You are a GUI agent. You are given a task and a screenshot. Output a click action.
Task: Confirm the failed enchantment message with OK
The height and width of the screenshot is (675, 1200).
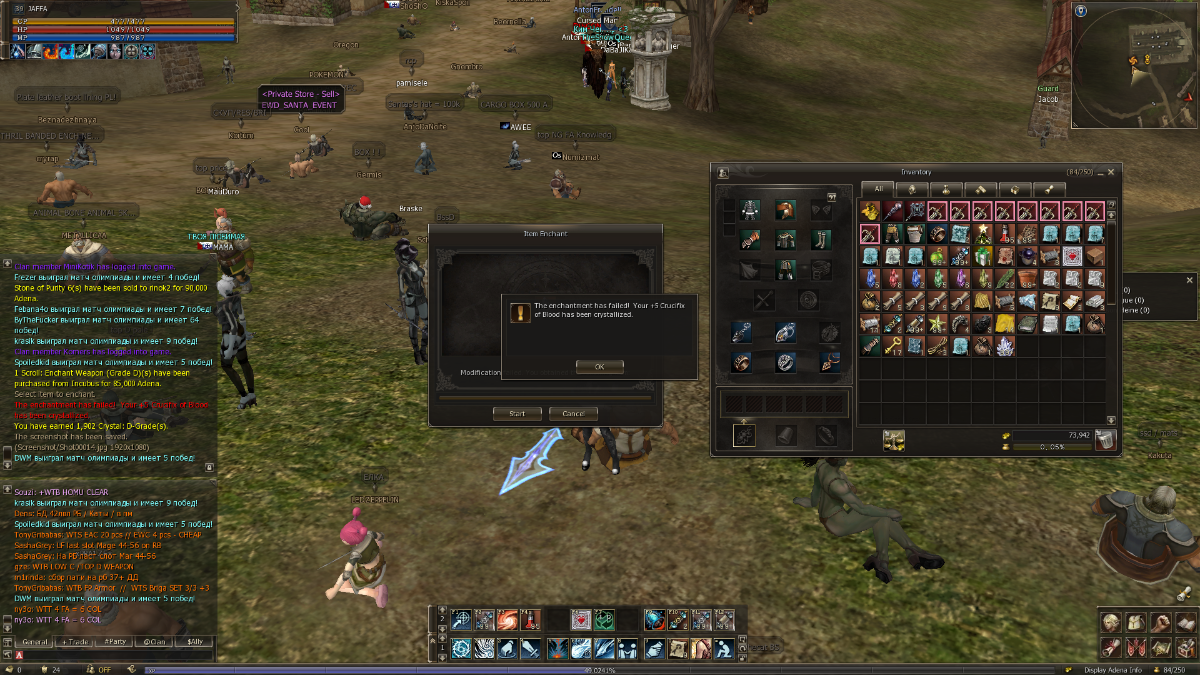599,367
